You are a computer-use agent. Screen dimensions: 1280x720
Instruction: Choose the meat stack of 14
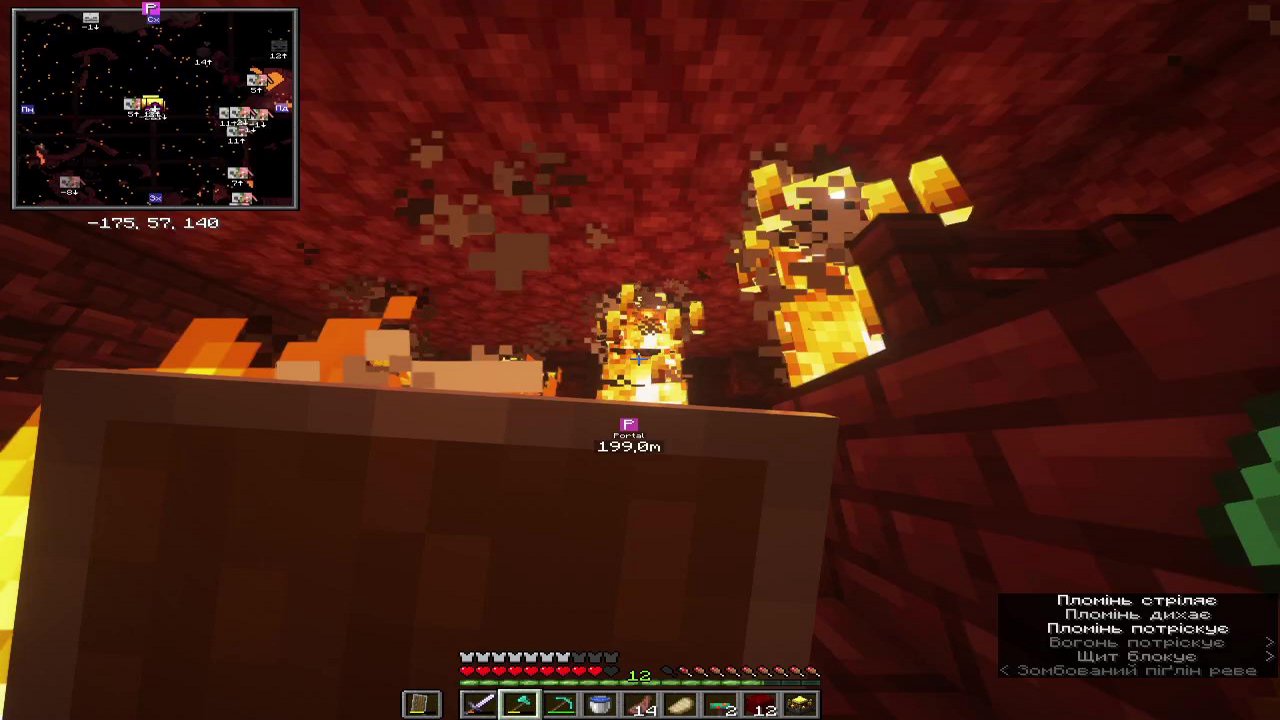pos(640,704)
